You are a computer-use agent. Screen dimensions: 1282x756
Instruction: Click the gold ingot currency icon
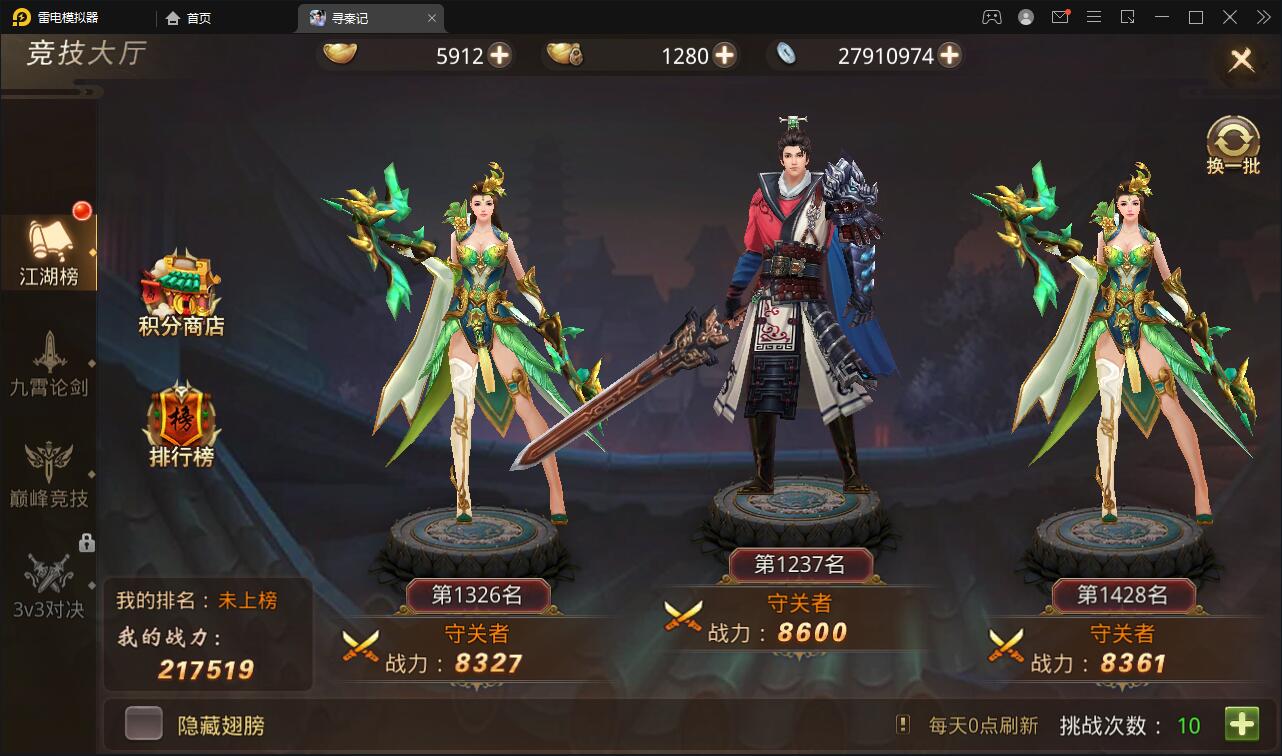(340, 55)
